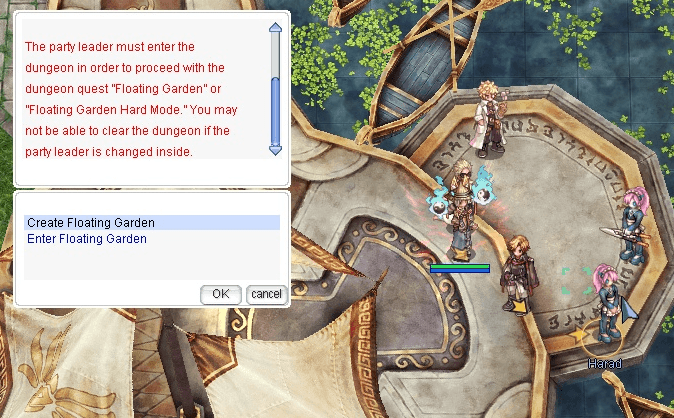Confirm selection with the OK button
This screenshot has height=418, width=674.
point(221,294)
